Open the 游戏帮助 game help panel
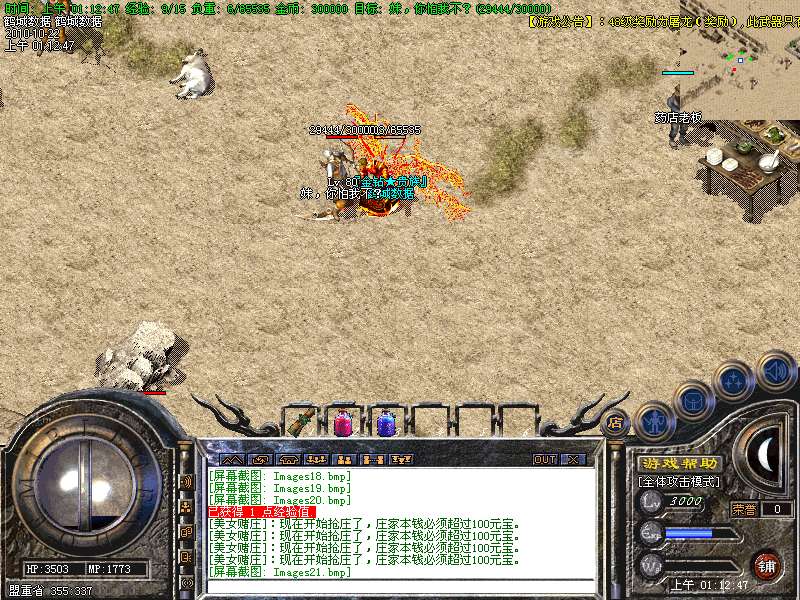800x600 pixels. click(679, 463)
